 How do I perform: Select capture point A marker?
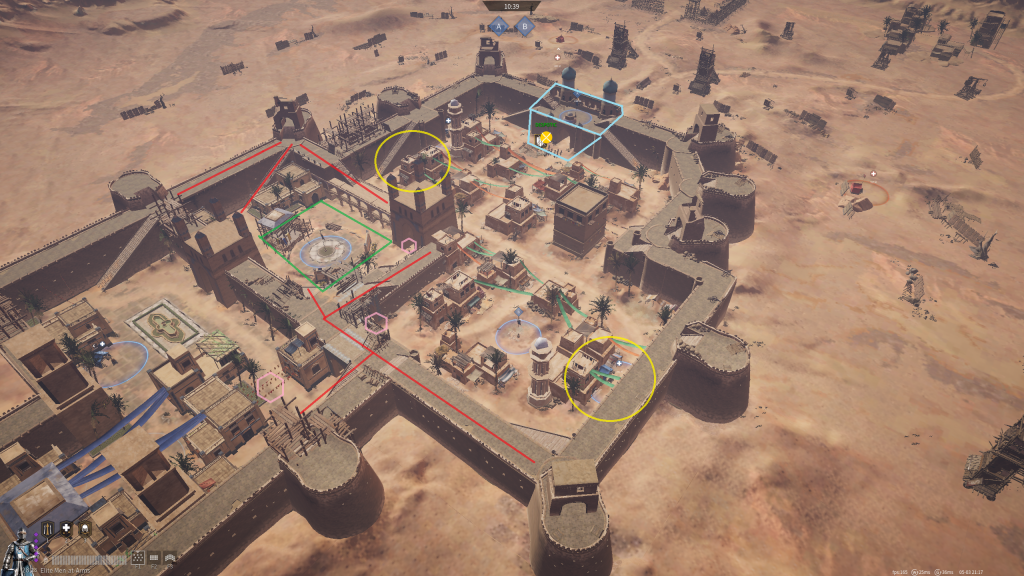click(x=498, y=27)
